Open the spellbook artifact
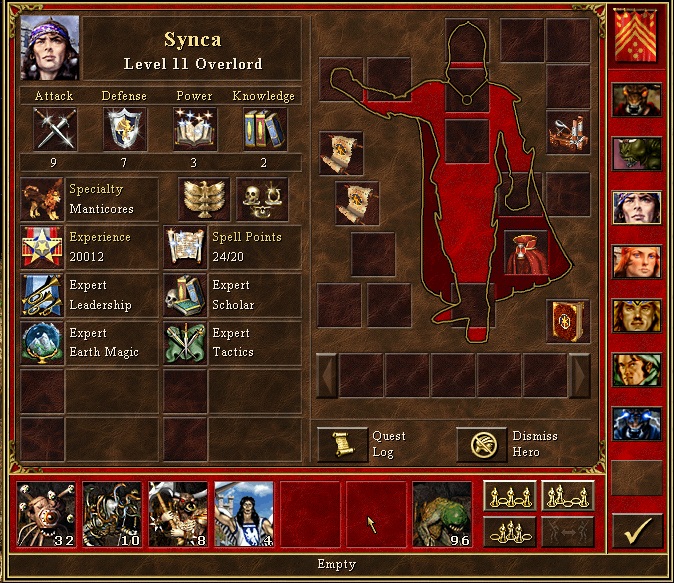Screen dimensions: 674x583 [x=567, y=321]
